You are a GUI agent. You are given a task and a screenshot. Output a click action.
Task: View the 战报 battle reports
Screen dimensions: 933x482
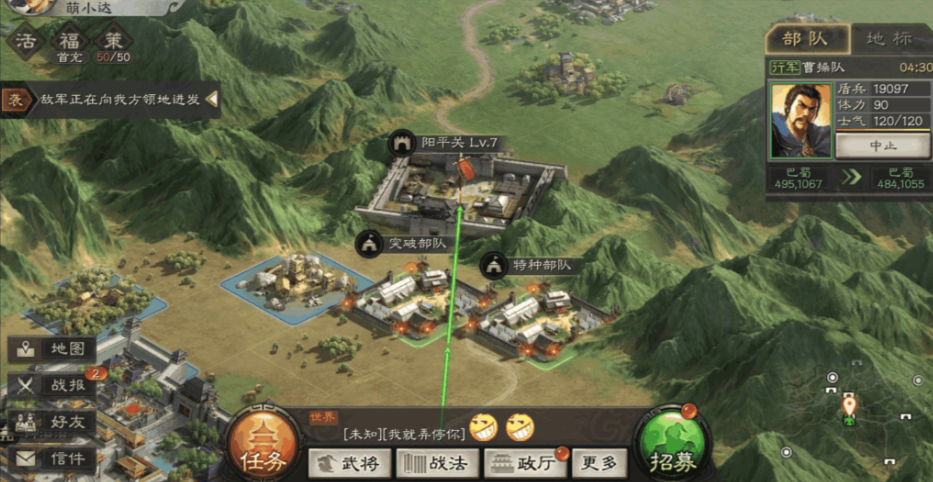point(55,385)
